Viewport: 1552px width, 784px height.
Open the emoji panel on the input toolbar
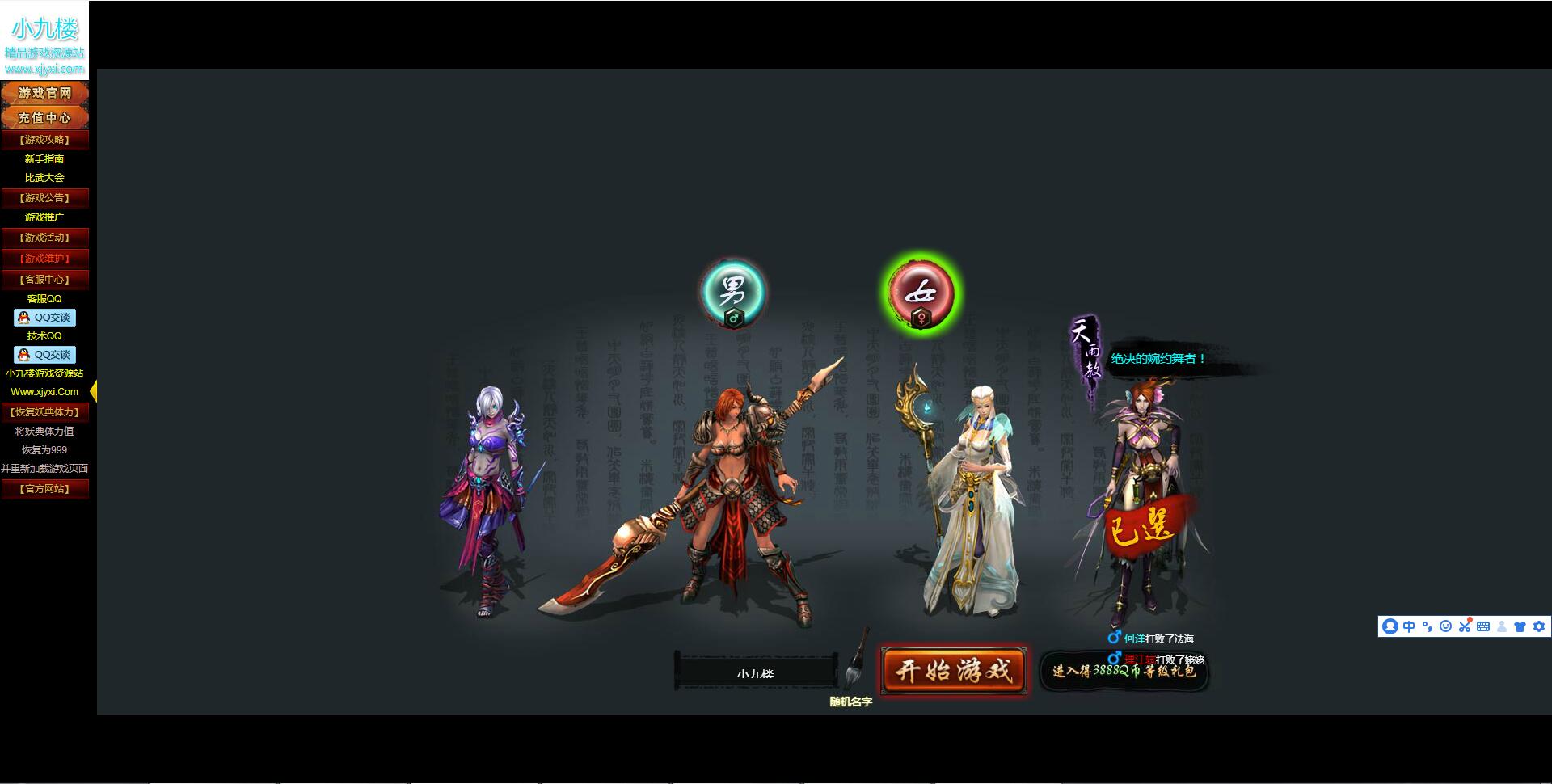point(1446,626)
